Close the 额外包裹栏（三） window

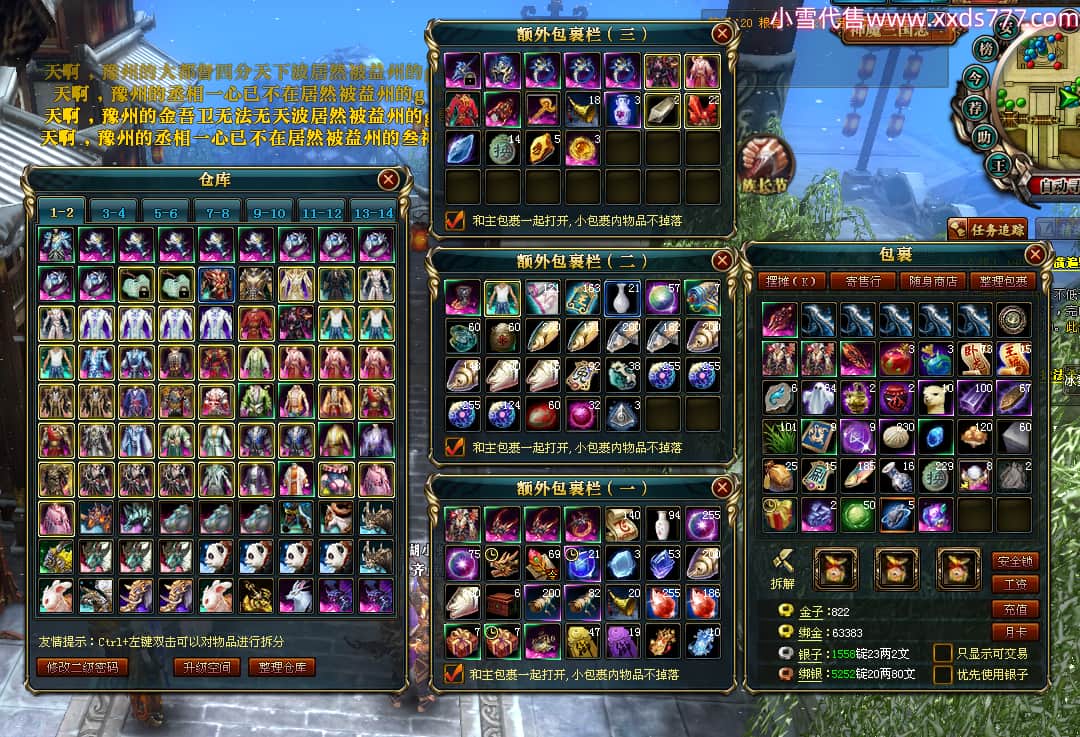pyautogui.click(x=721, y=33)
